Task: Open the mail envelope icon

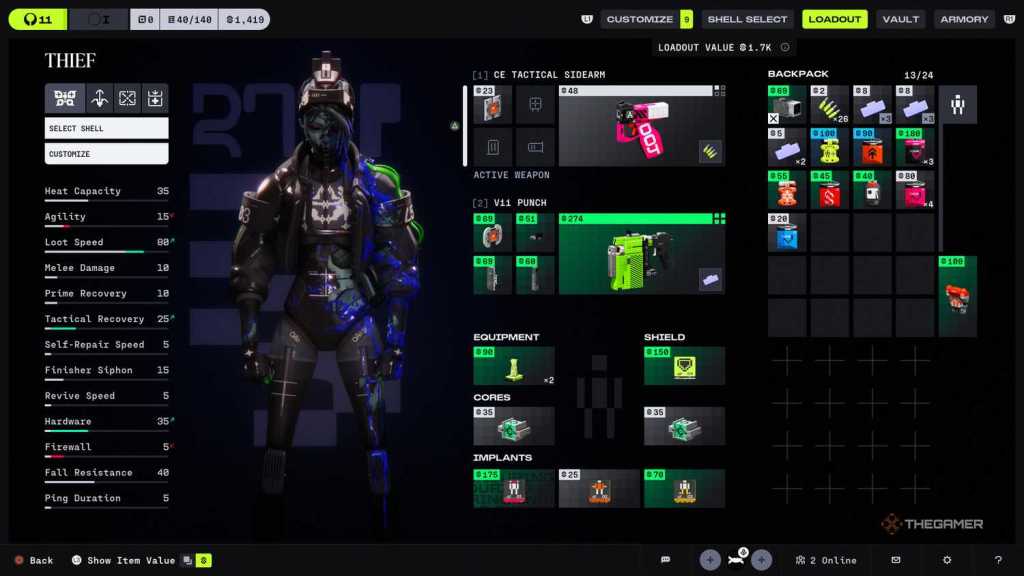Action: click(896, 560)
